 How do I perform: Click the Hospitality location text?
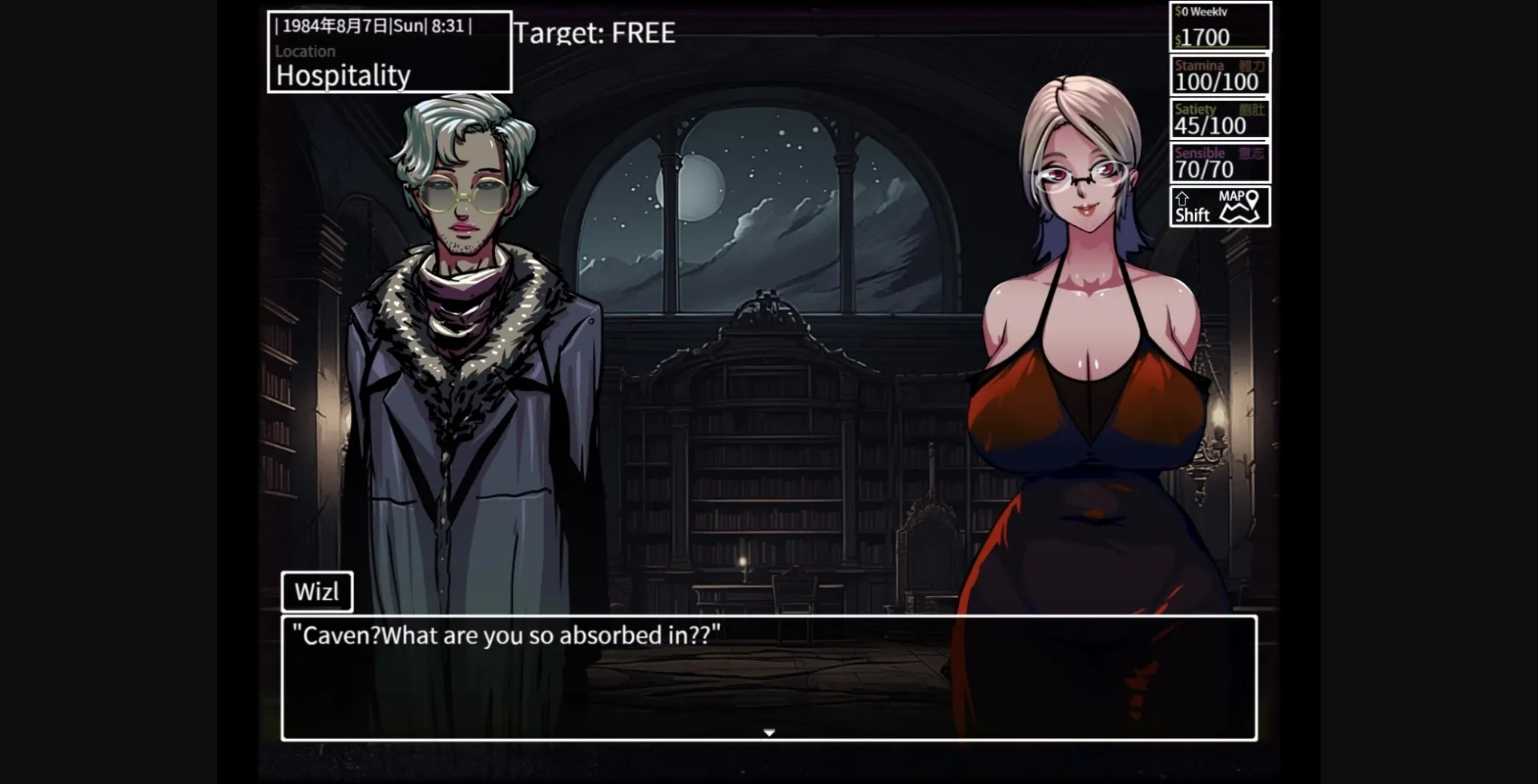coord(341,74)
